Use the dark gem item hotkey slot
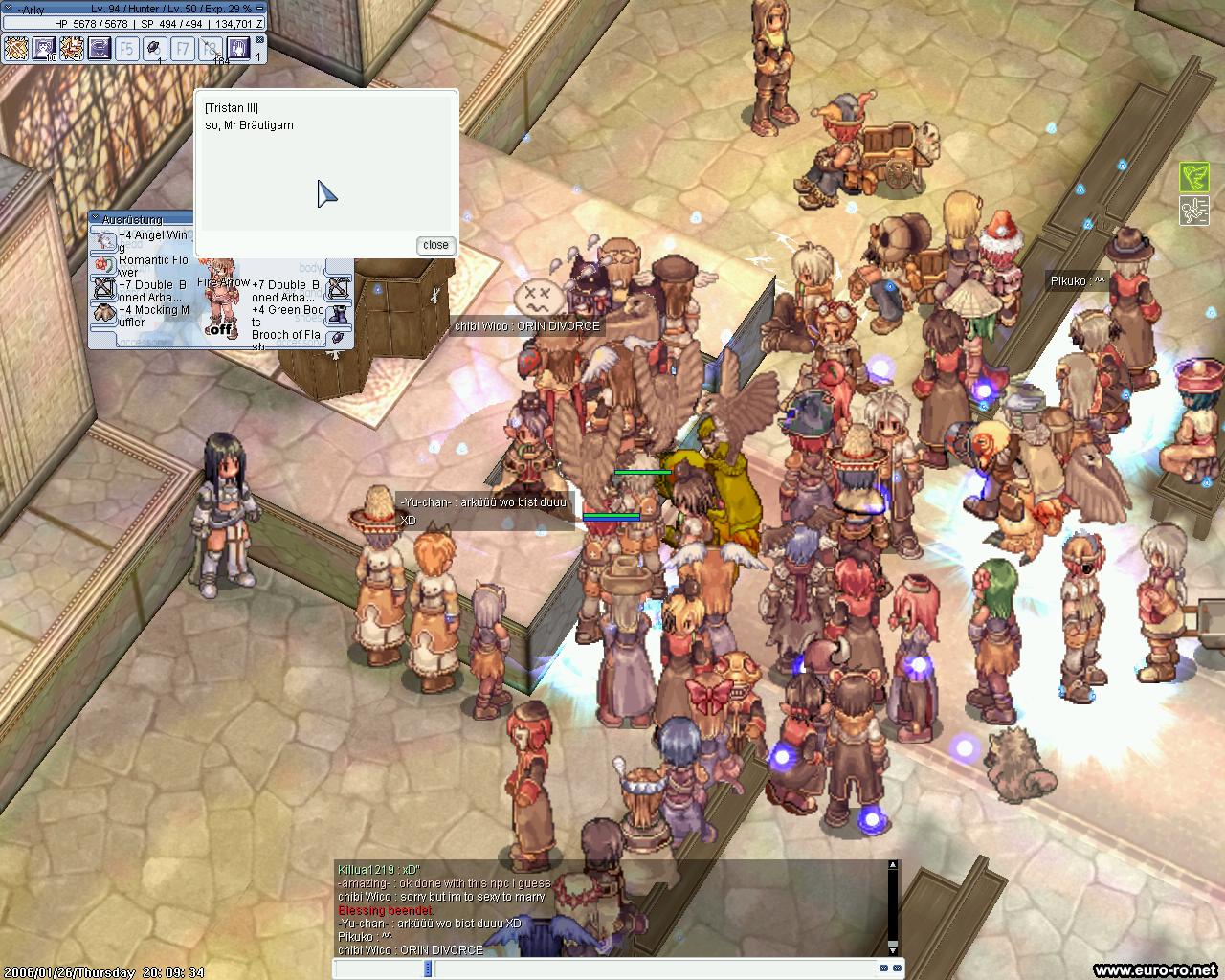The height and width of the screenshot is (980, 1225). click(x=155, y=48)
